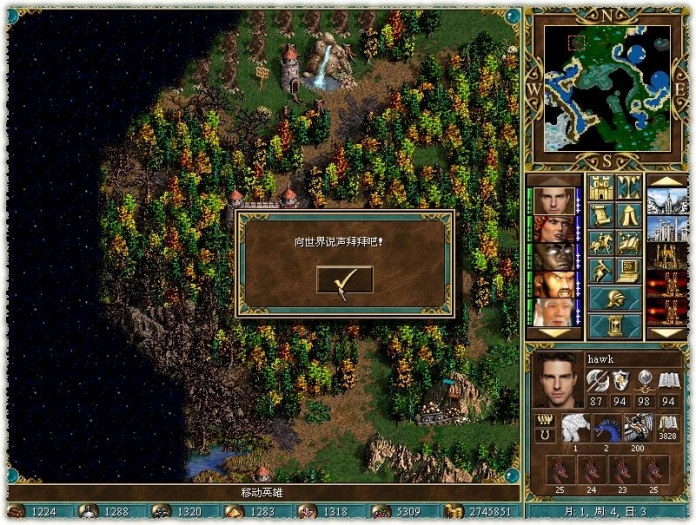Activate the move hero horseman button
696x525 pixels.
[601, 243]
